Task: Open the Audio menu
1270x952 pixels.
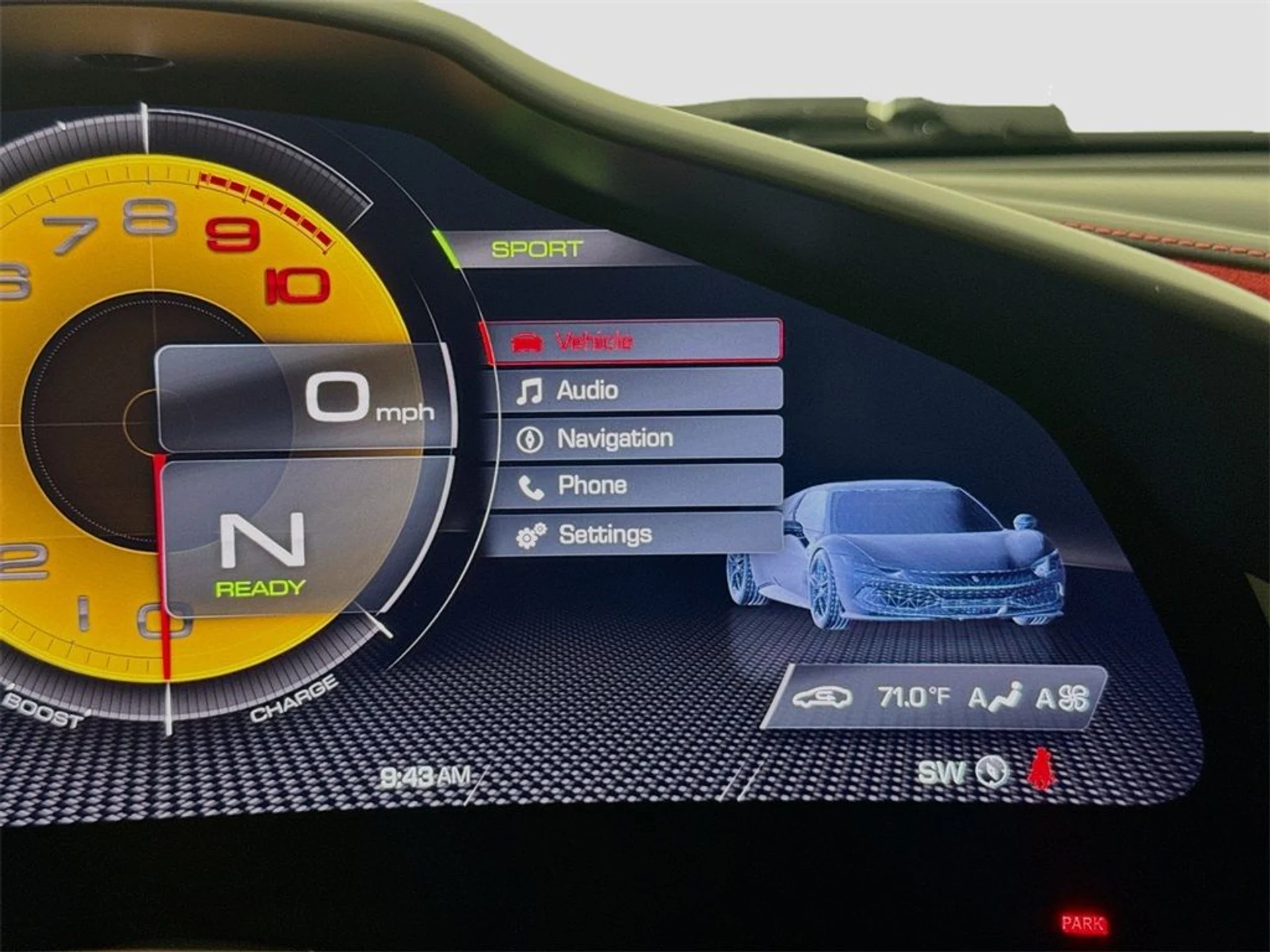Action: point(635,390)
